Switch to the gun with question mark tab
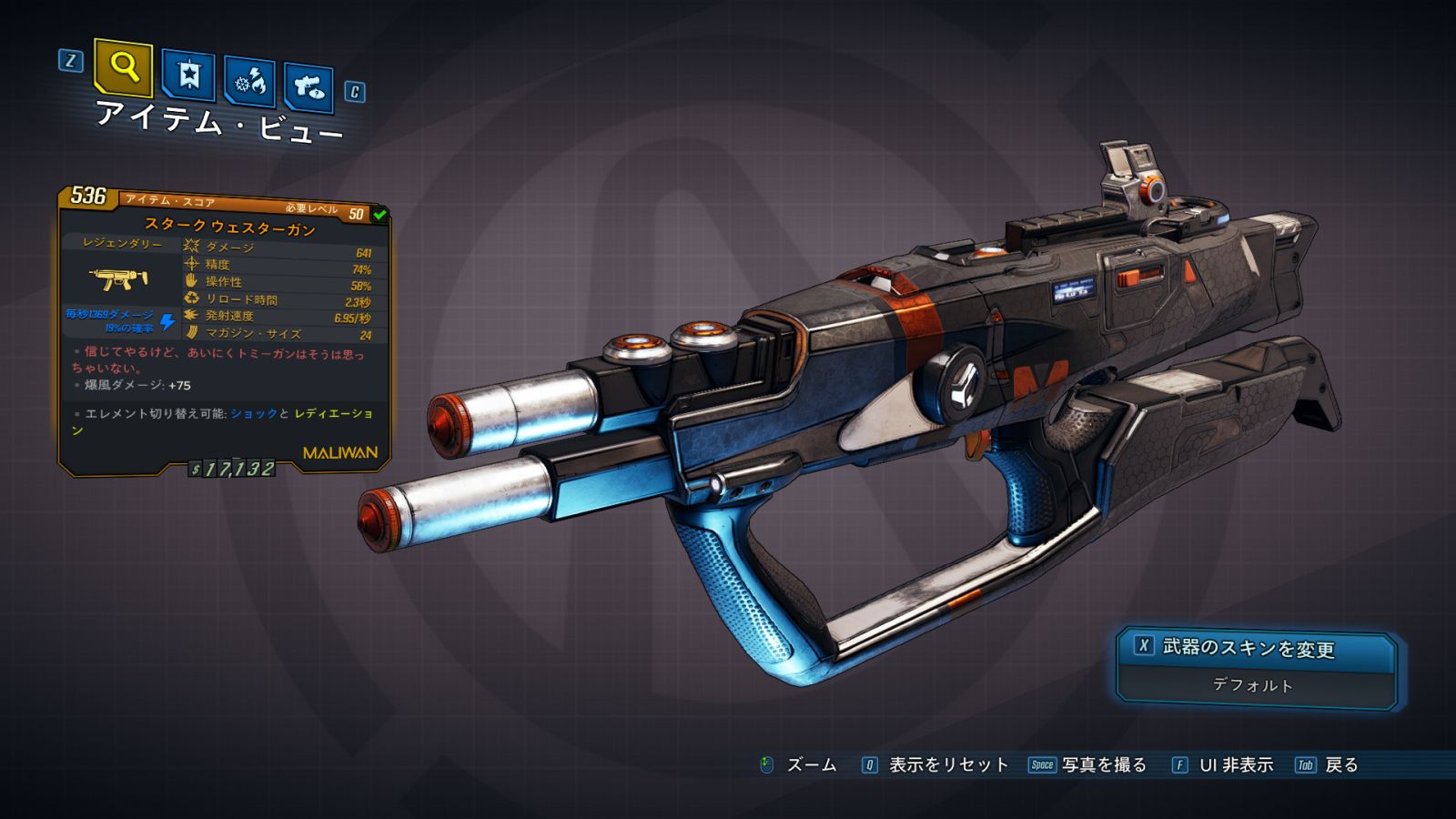The image size is (1456, 819). tap(308, 87)
